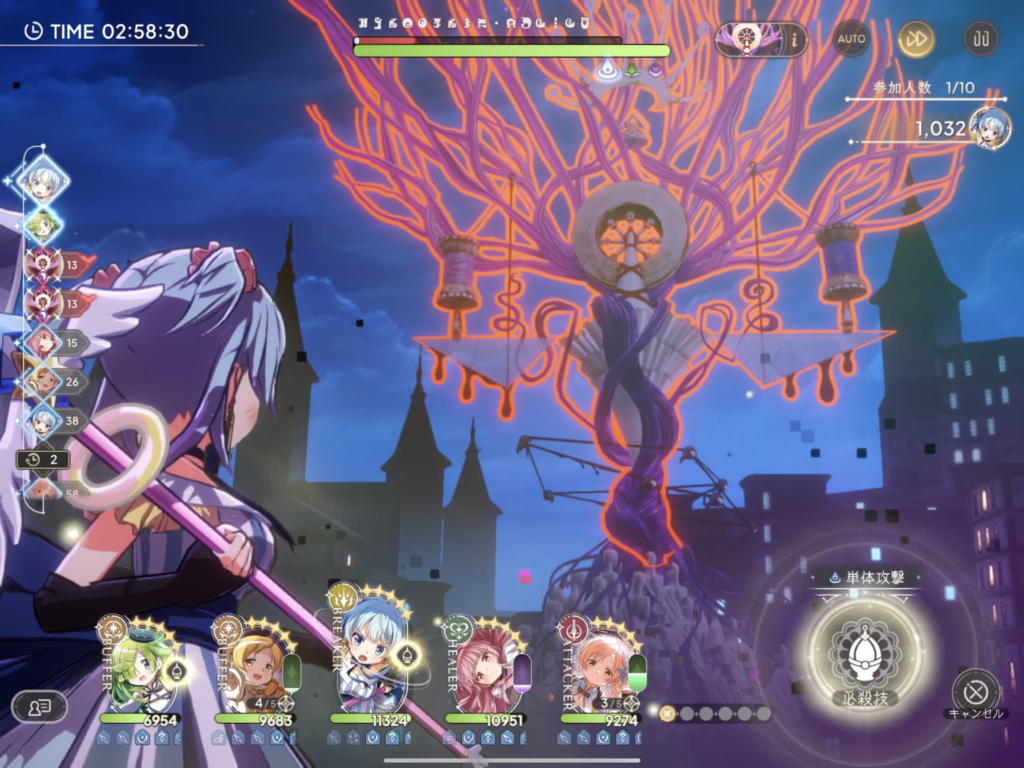Select the blue-haired Breaker portrait
The image size is (1024, 768).
click(x=370, y=650)
